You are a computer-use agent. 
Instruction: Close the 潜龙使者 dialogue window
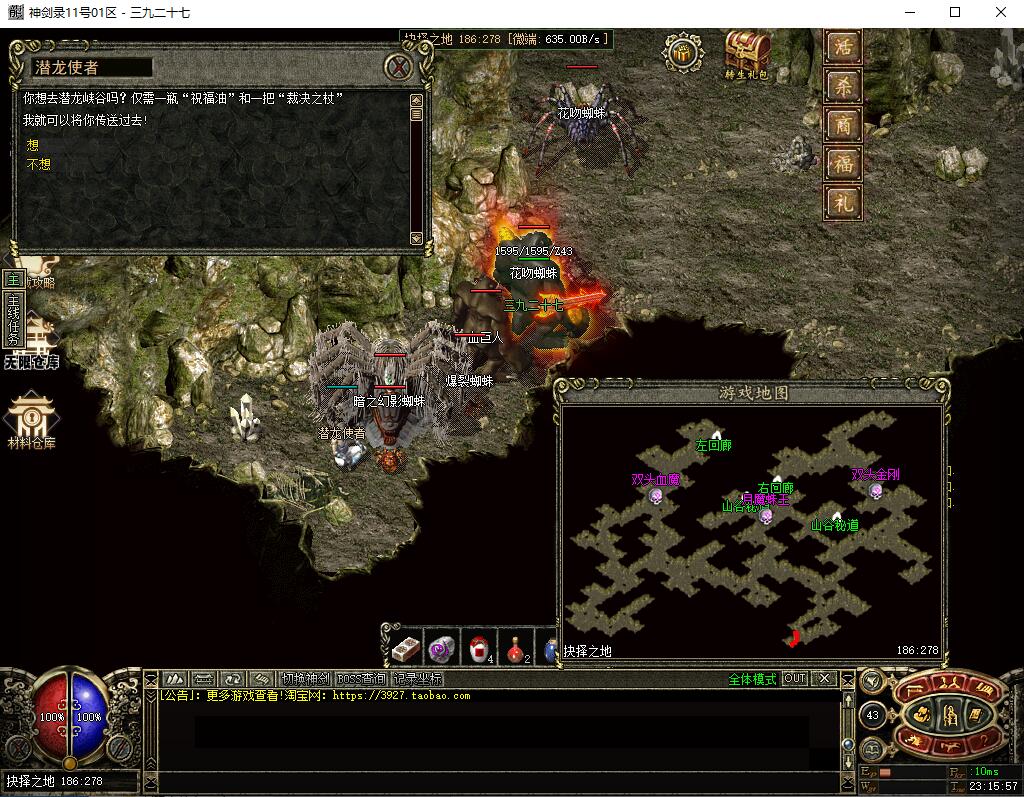pos(400,67)
